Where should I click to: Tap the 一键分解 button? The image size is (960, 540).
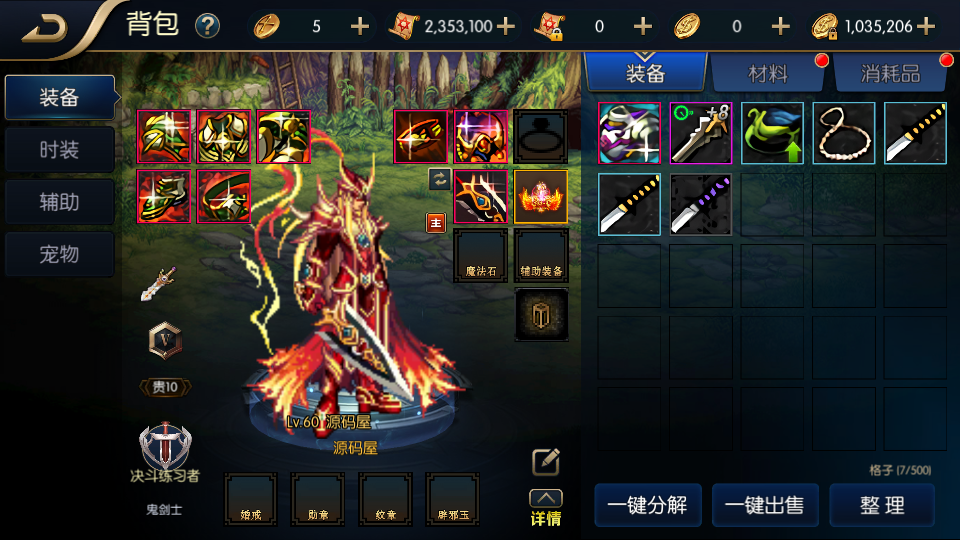[x=647, y=505]
